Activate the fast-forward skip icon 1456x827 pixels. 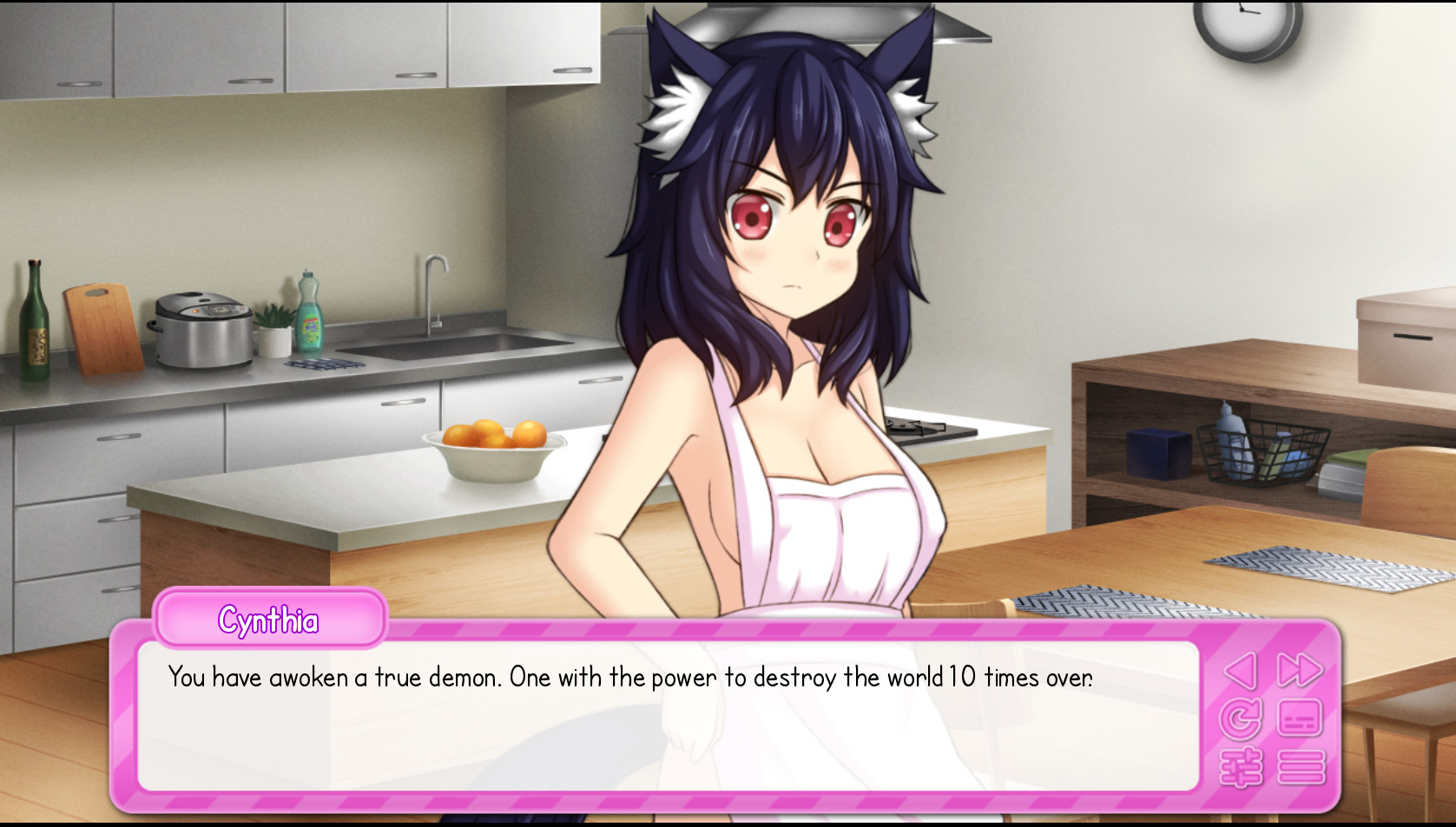pyautogui.click(x=1299, y=671)
